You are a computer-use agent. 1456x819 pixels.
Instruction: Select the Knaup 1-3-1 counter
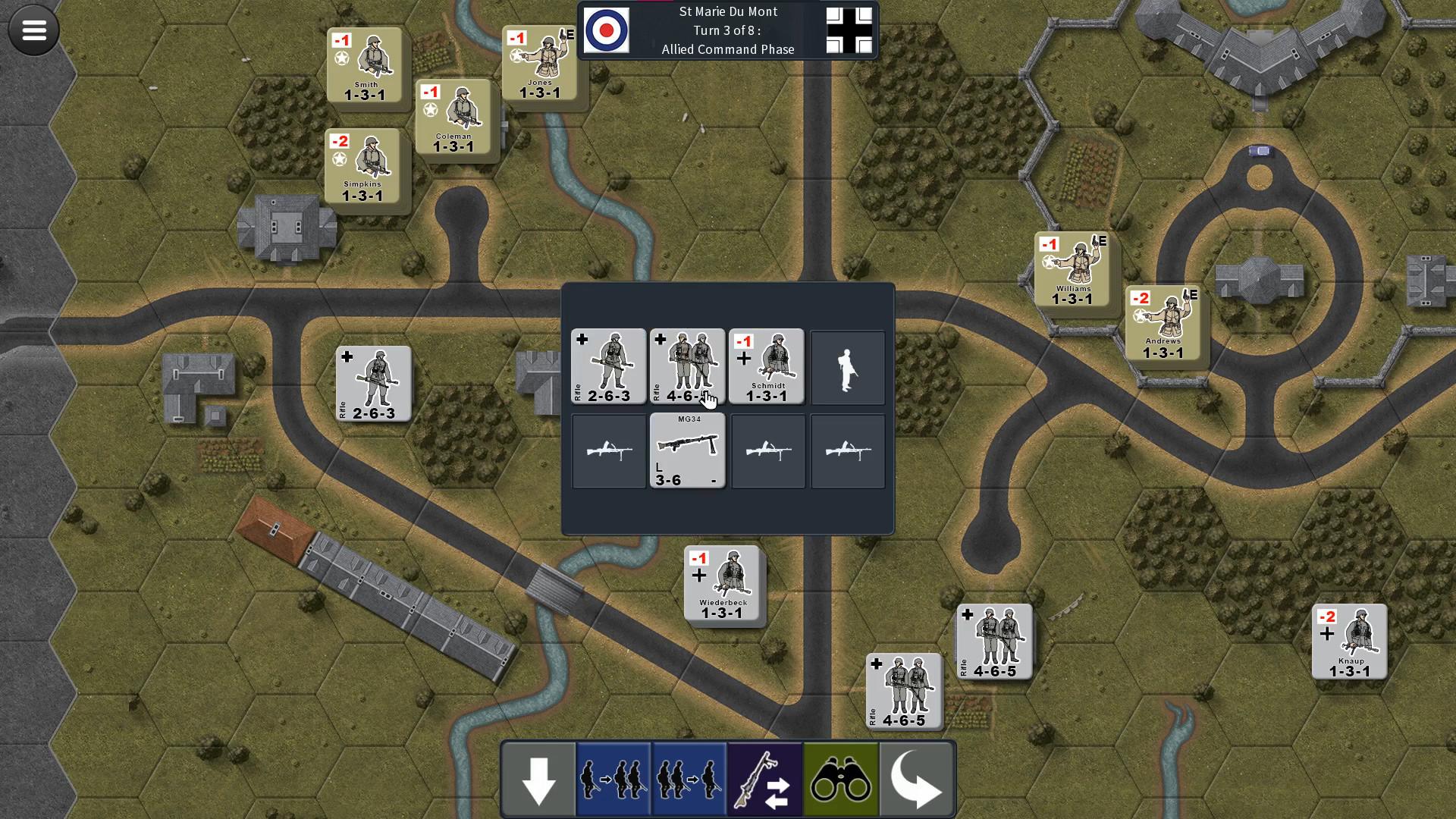pyautogui.click(x=1350, y=641)
